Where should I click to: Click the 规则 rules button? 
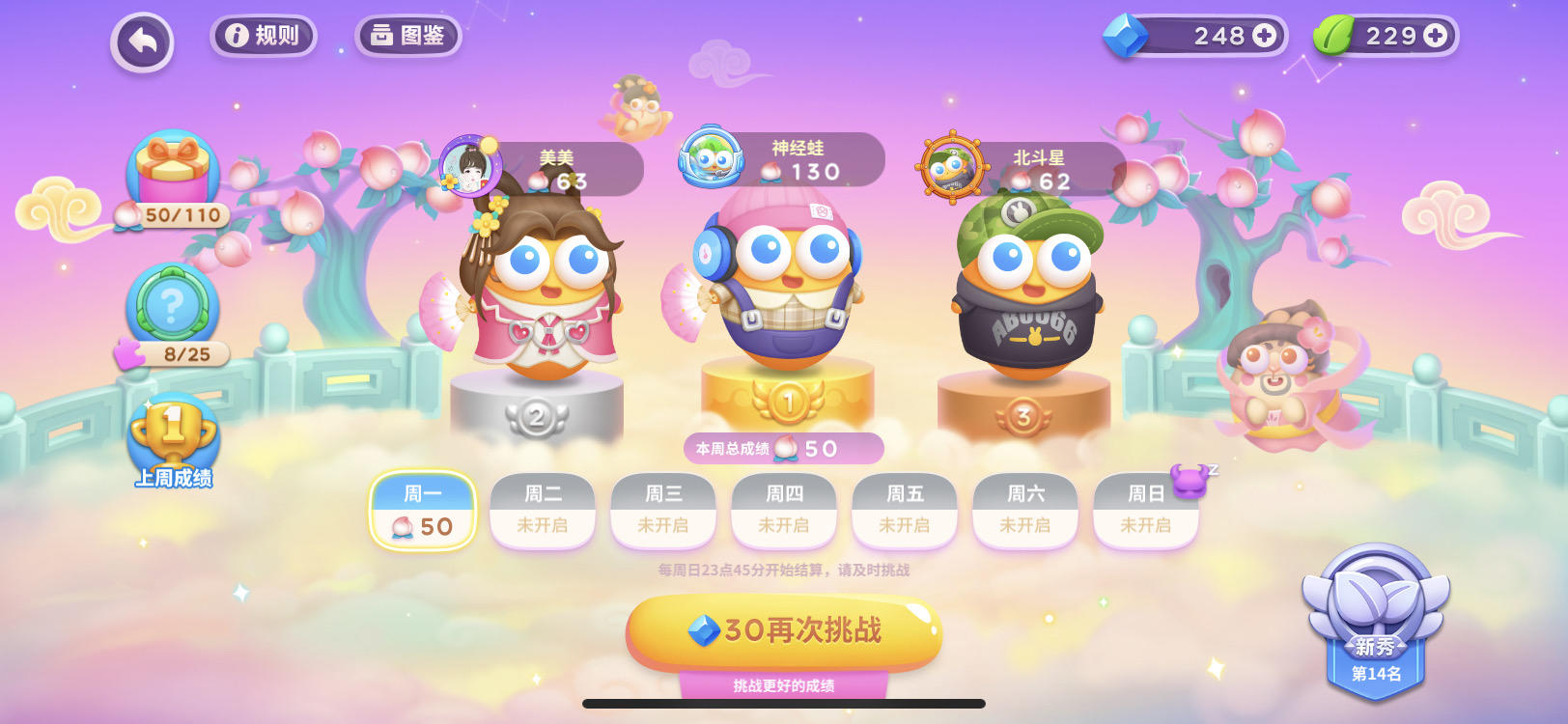[263, 35]
